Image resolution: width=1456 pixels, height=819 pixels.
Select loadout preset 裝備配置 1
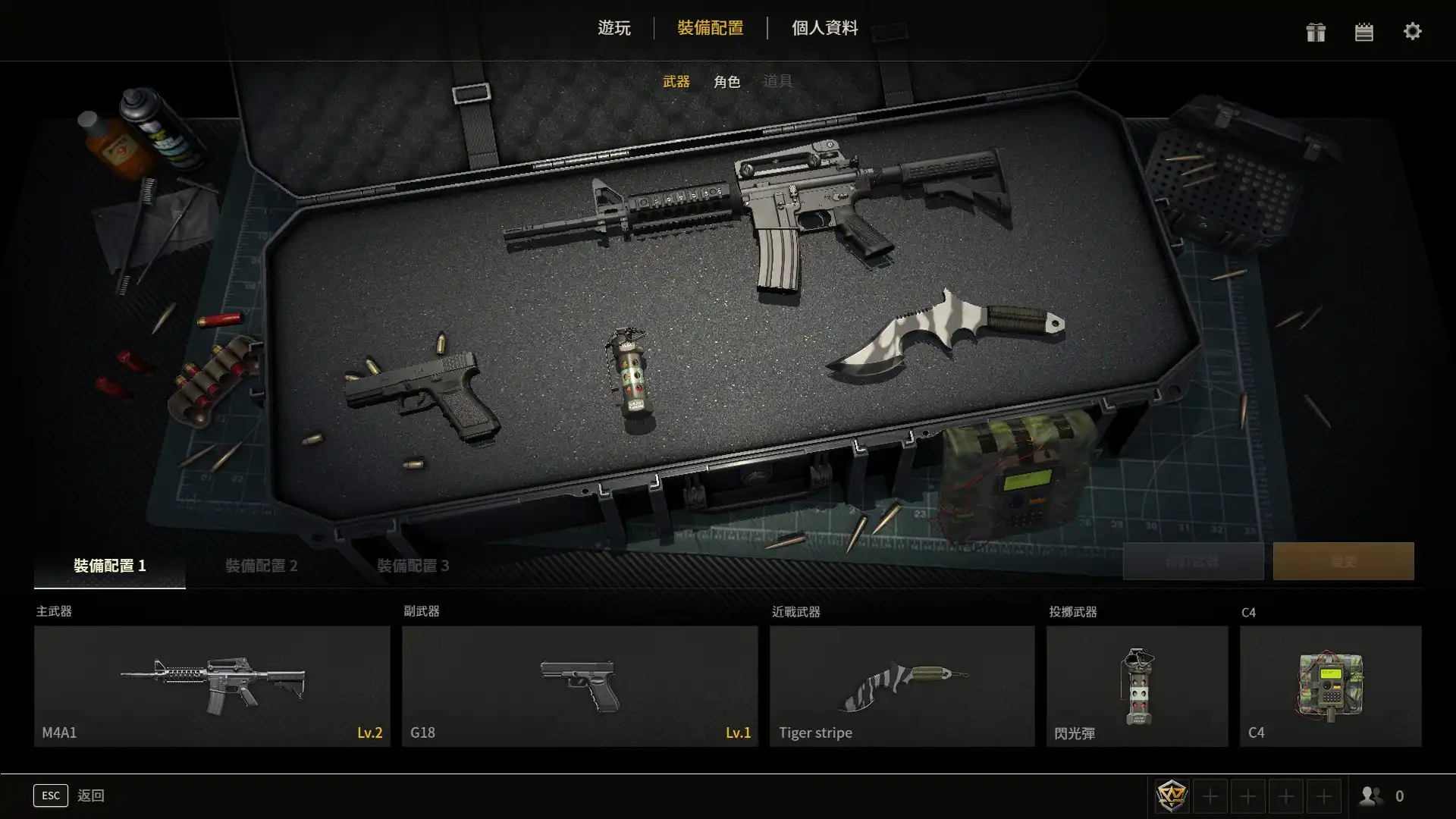110,566
